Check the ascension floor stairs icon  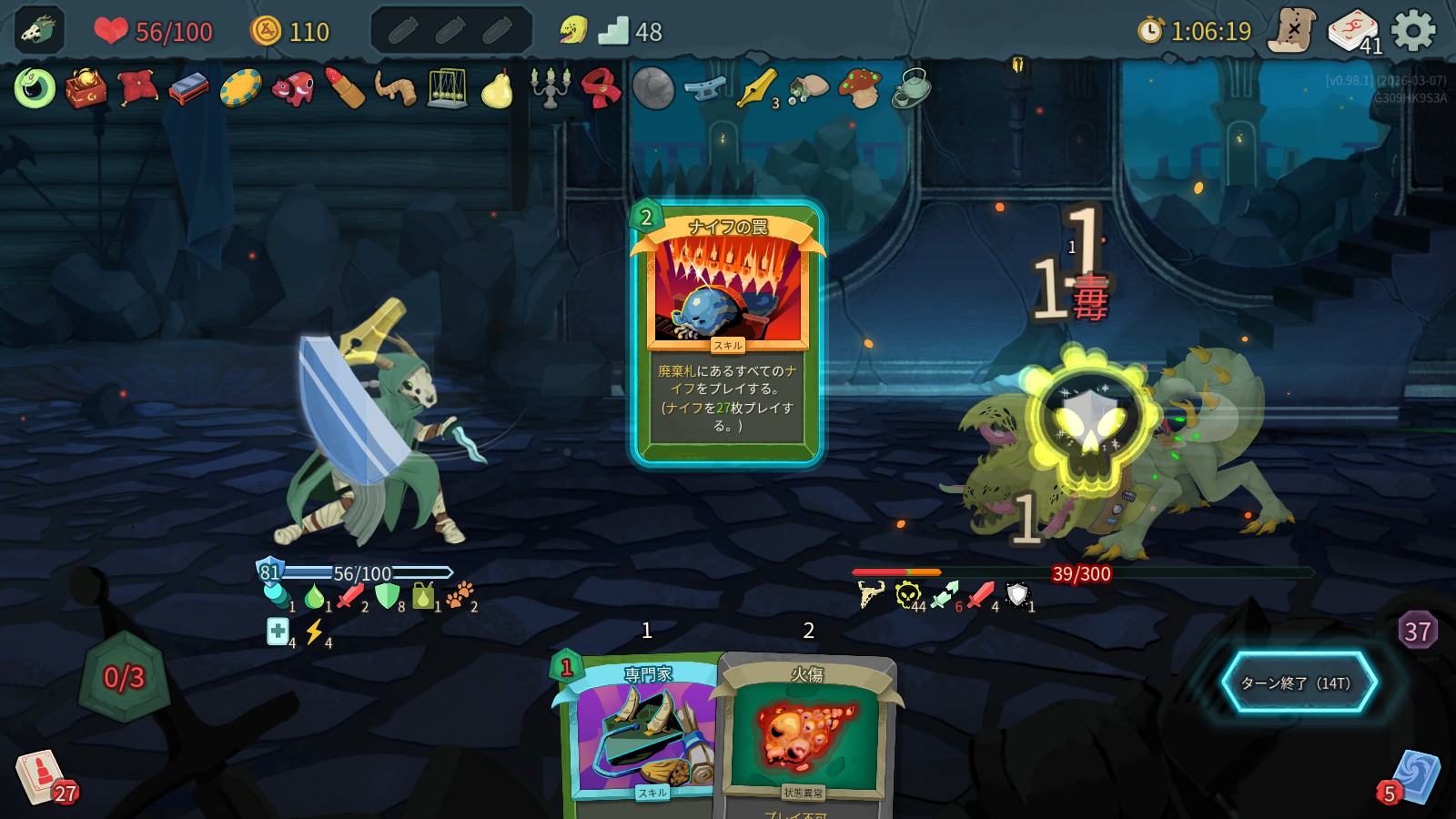(x=613, y=32)
